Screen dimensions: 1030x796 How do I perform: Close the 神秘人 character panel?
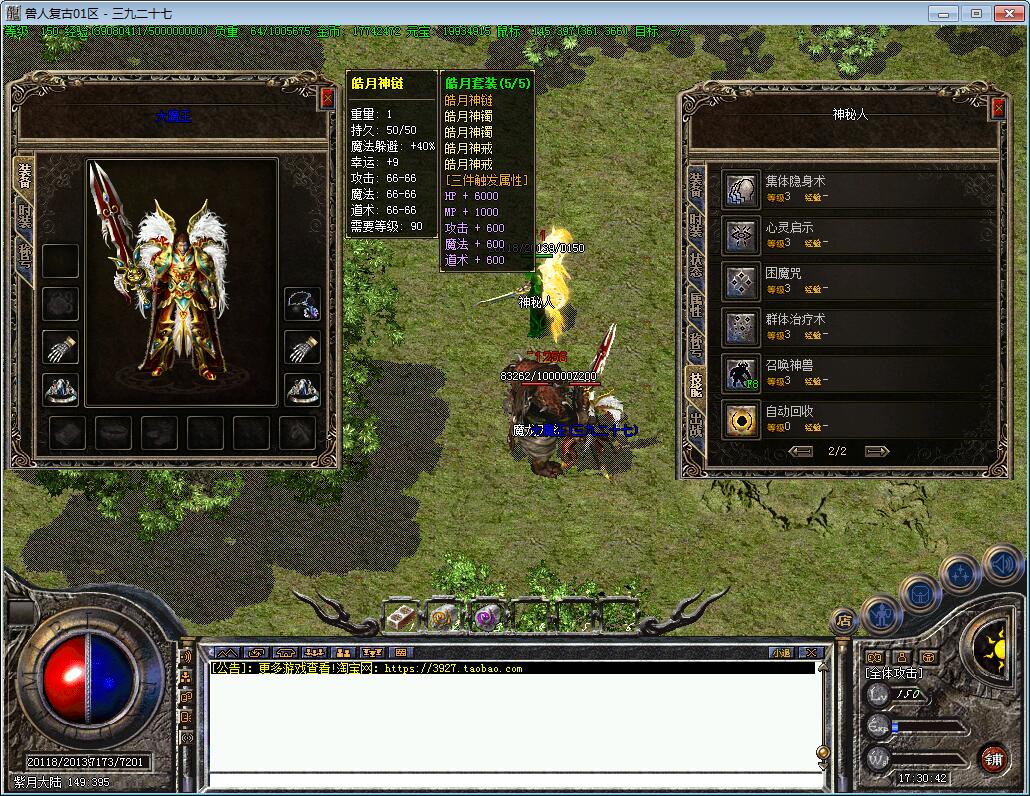tap(997, 108)
